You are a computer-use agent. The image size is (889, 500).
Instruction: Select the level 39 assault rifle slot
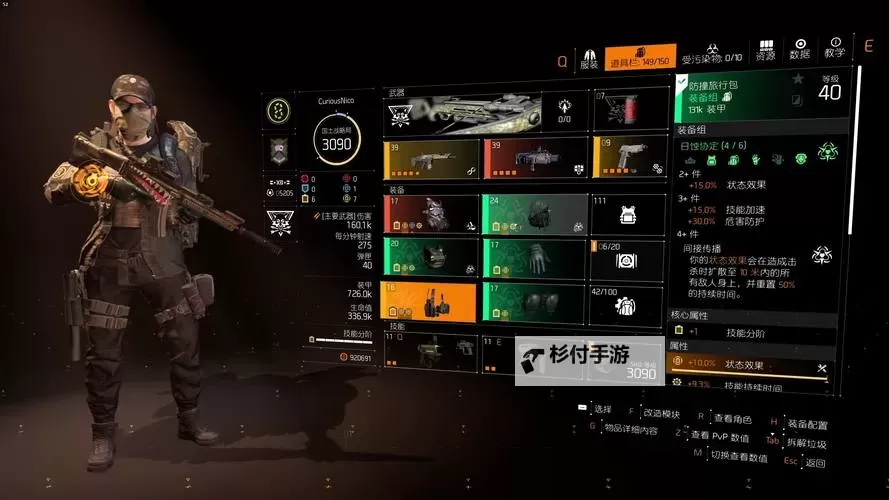point(431,159)
